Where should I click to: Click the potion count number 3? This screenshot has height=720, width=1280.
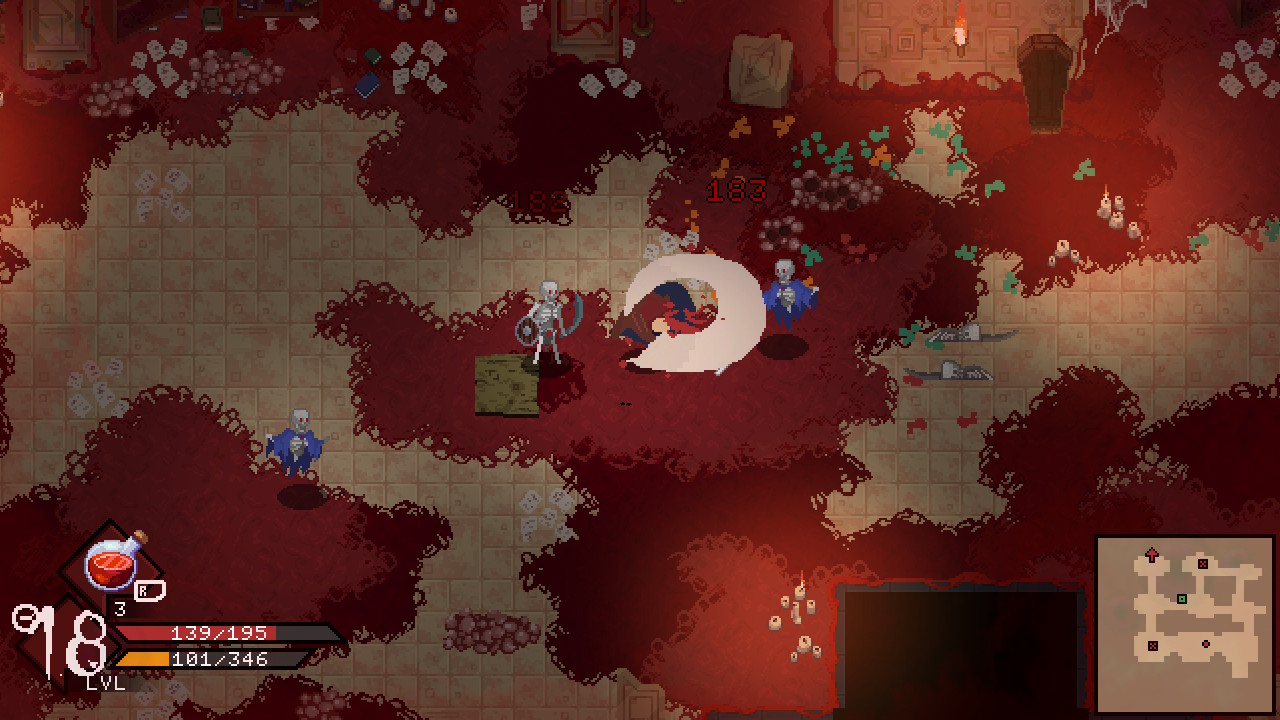(x=120, y=608)
